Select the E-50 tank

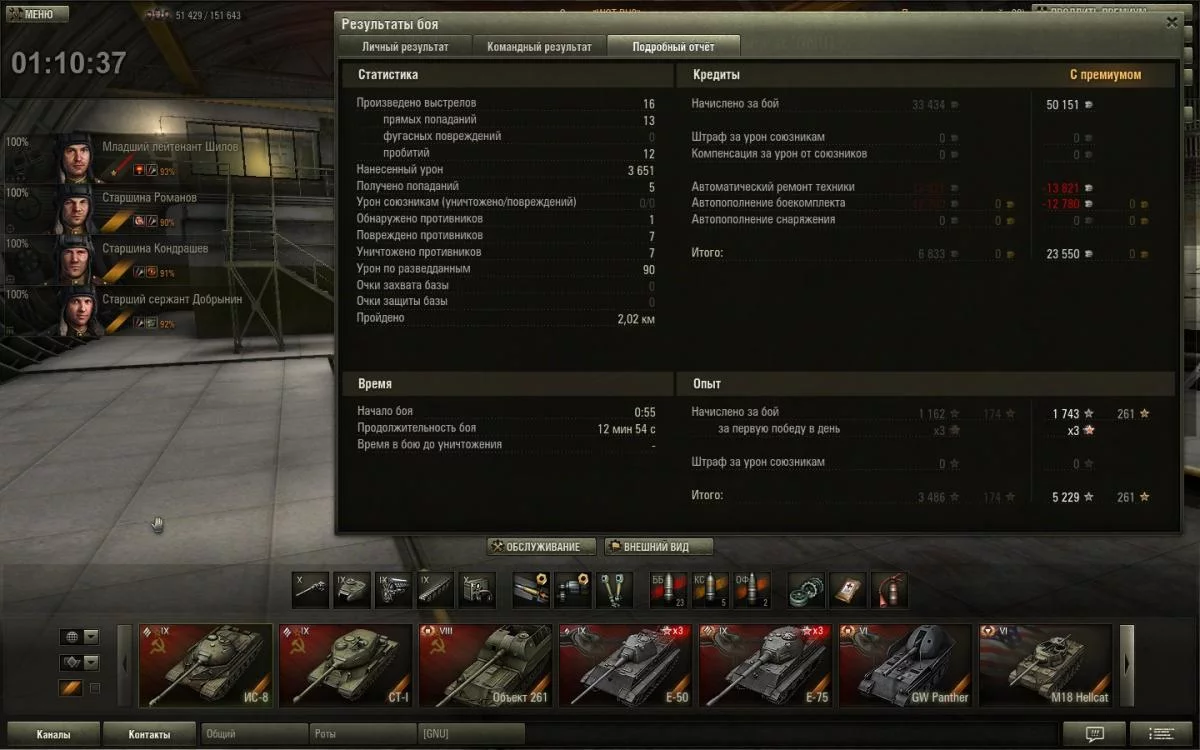pos(625,665)
